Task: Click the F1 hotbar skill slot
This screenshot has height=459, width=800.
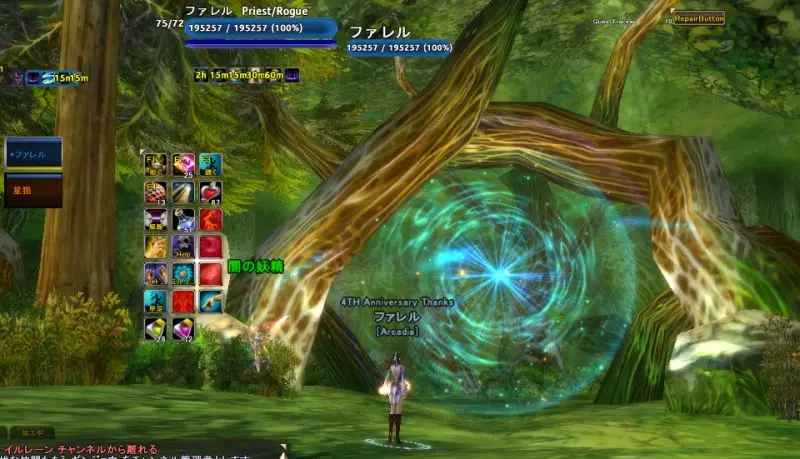Action: [x=156, y=165]
